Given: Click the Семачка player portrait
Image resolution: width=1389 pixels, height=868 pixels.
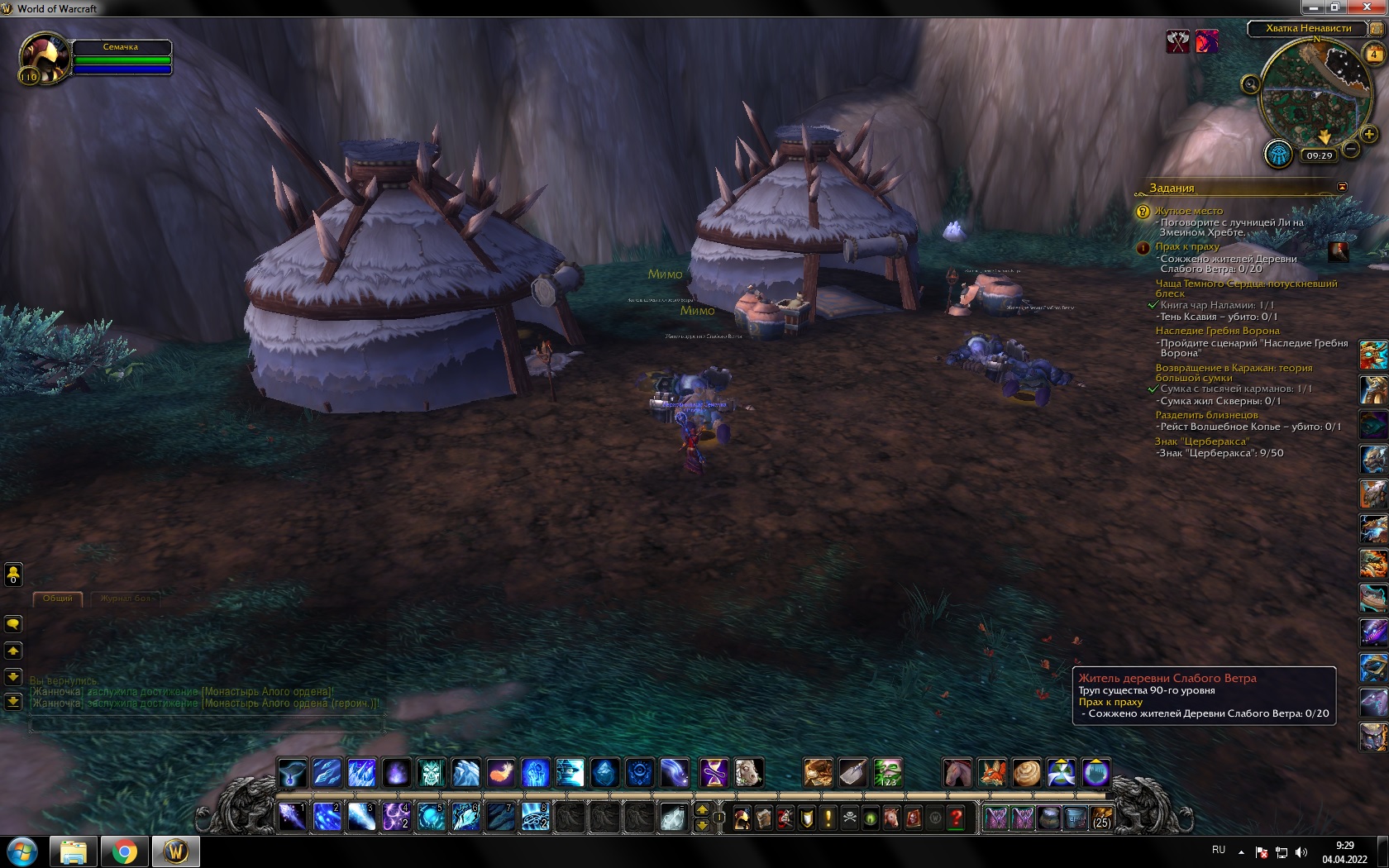Looking at the screenshot, I should tap(44, 58).
